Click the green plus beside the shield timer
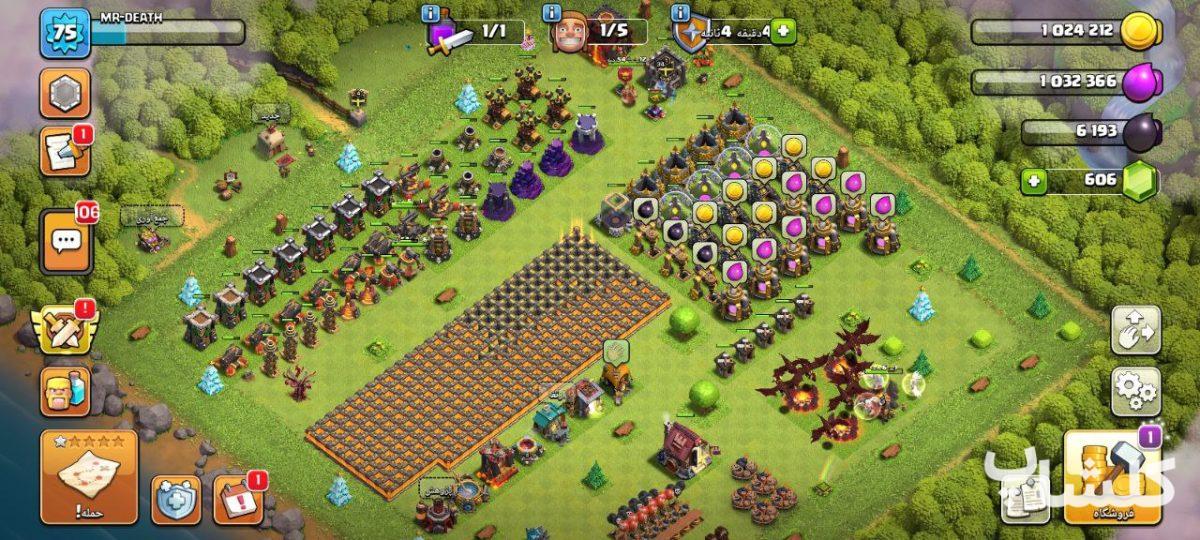 [x=781, y=32]
